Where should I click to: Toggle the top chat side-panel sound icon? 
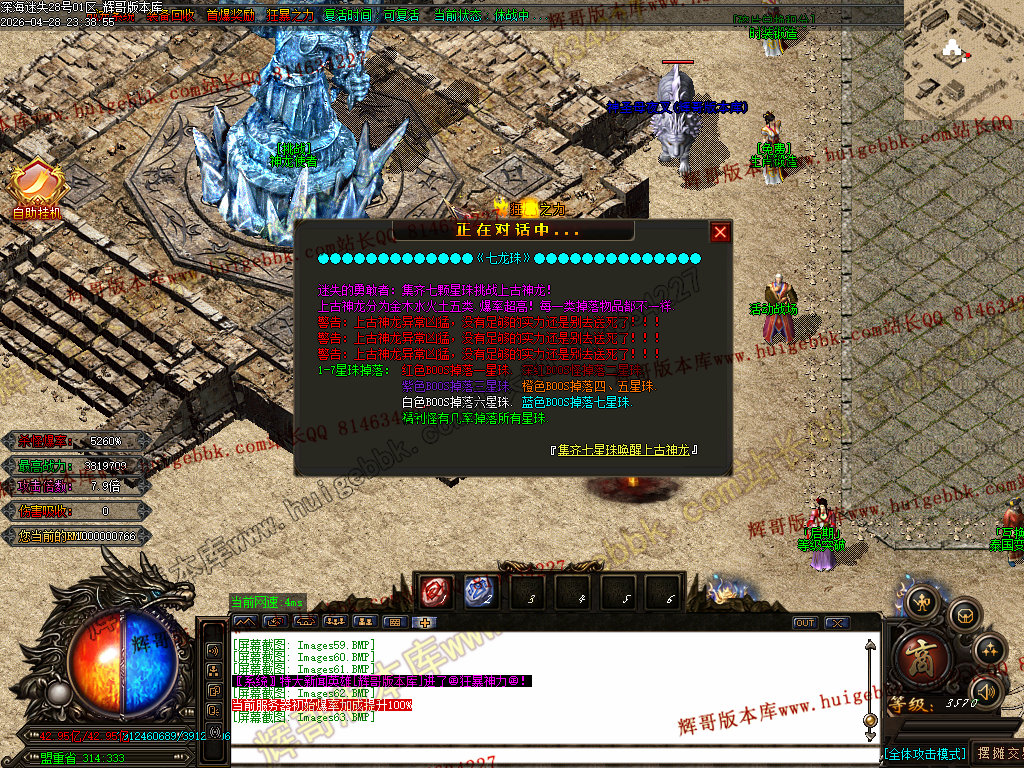click(x=214, y=649)
